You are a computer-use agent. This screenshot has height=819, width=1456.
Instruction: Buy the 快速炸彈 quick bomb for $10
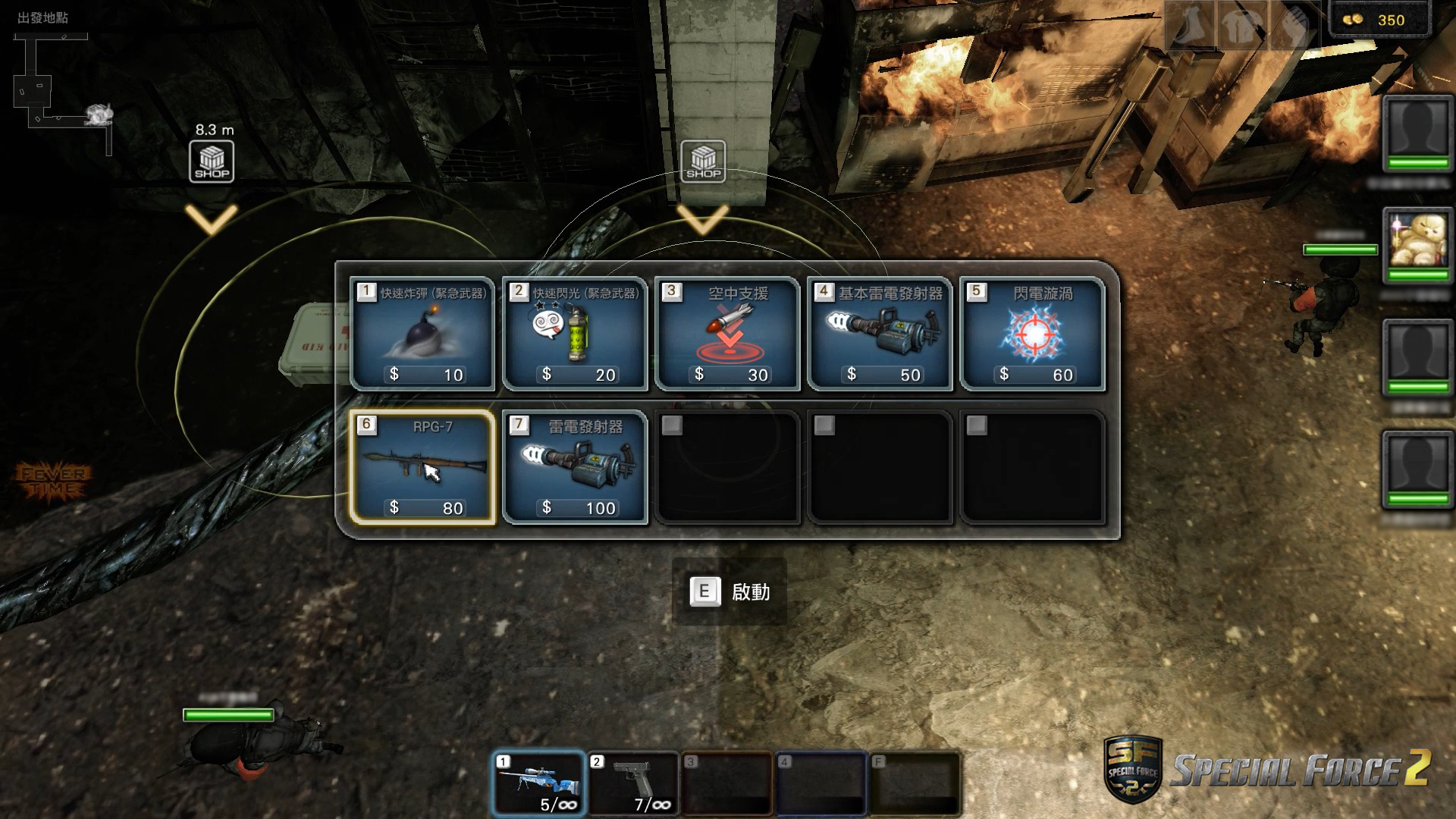coord(422,334)
